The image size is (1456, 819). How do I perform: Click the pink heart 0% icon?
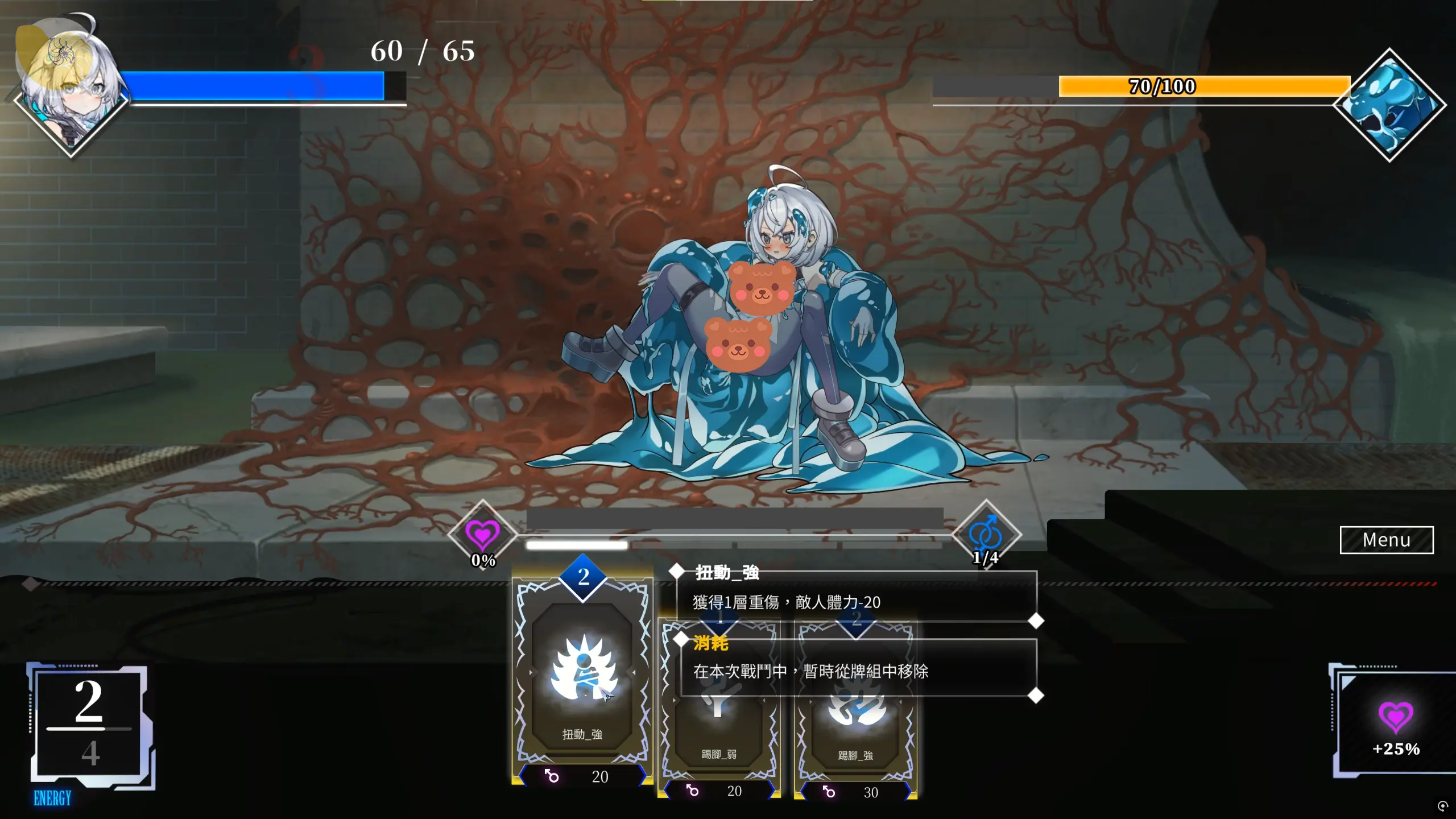tap(482, 535)
